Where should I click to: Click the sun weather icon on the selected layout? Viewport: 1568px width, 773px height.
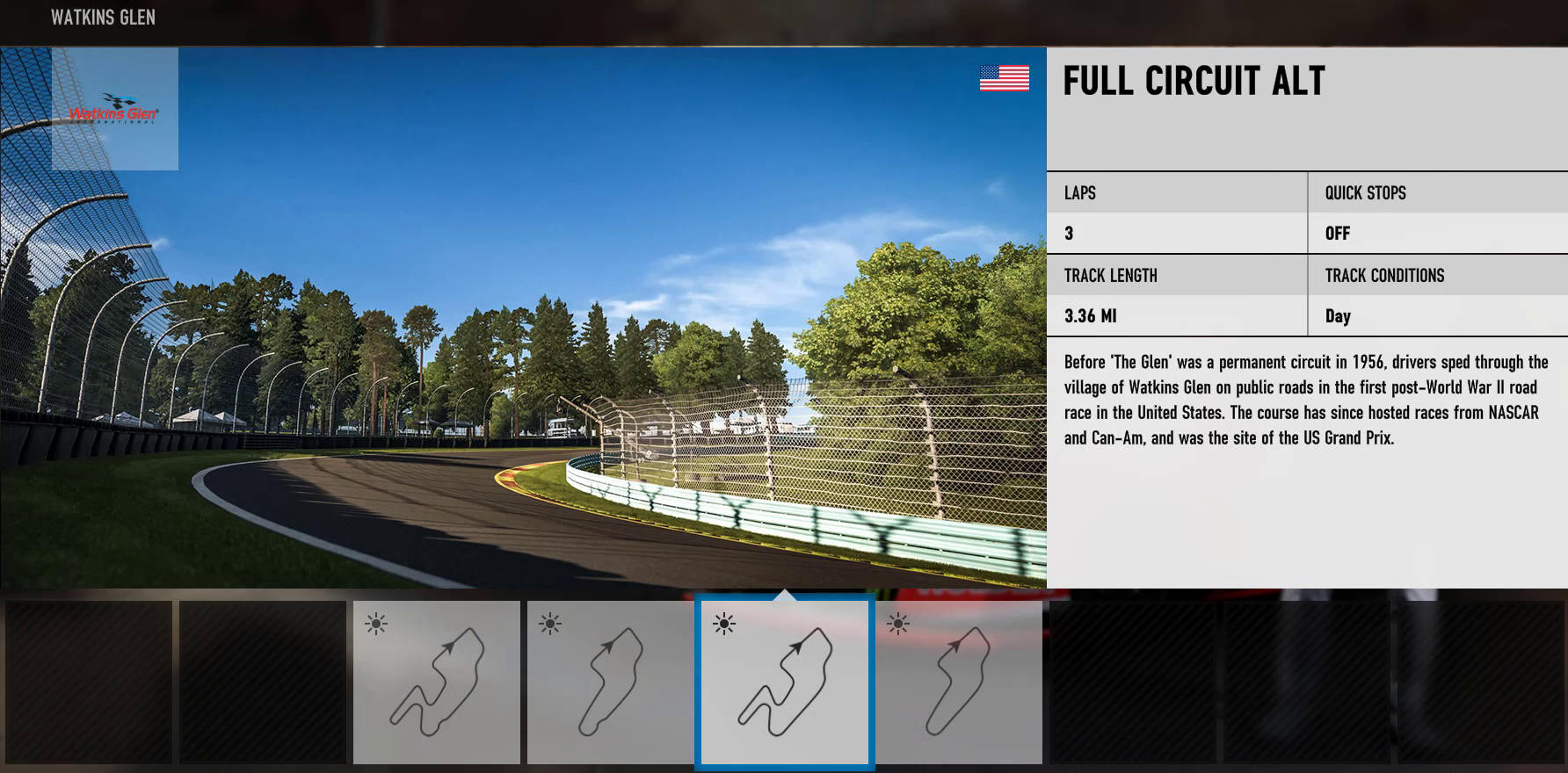[x=723, y=625]
